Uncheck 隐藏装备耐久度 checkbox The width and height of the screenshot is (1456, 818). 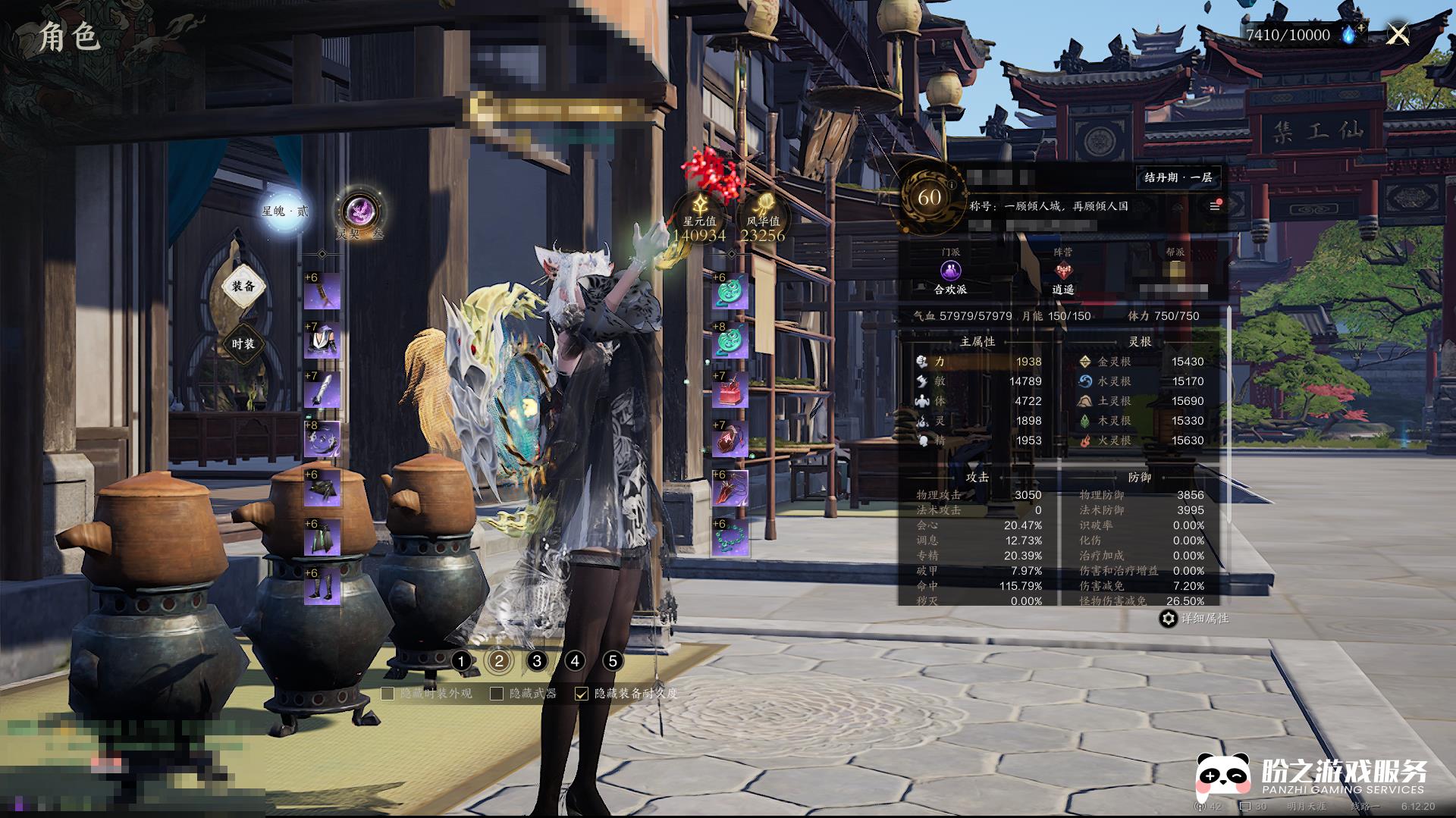tap(582, 694)
